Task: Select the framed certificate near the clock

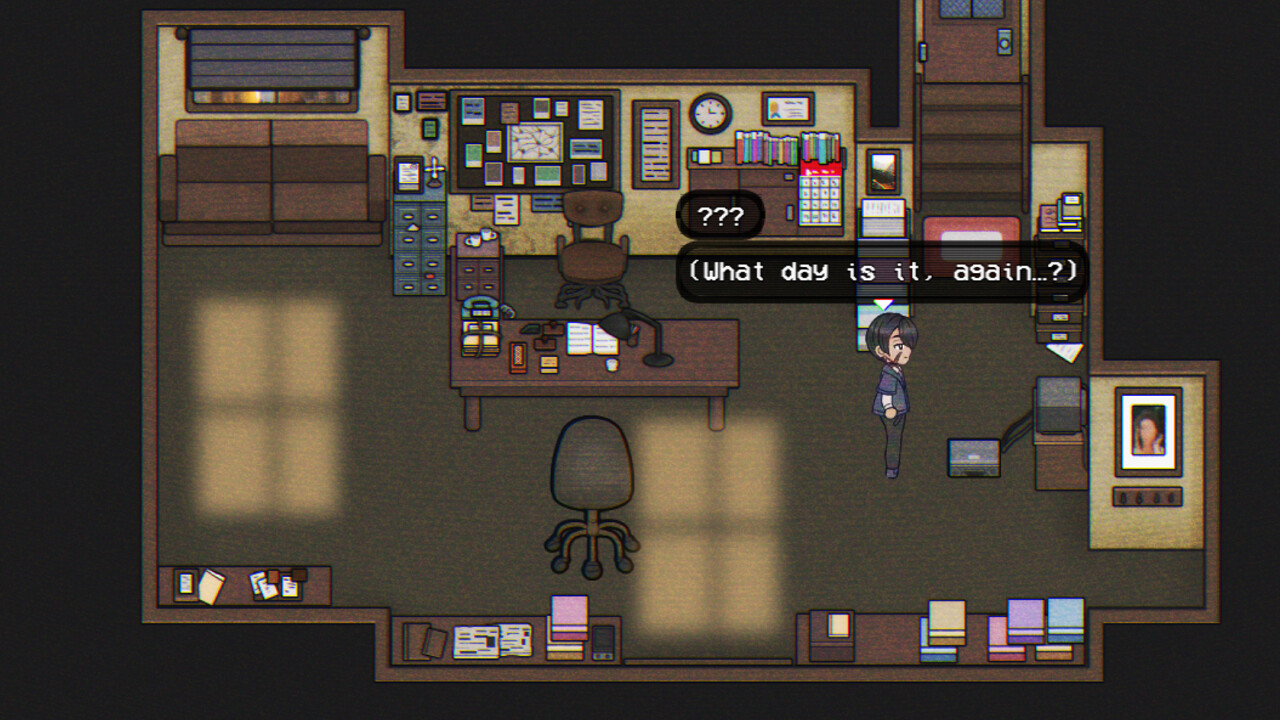Action: point(787,108)
